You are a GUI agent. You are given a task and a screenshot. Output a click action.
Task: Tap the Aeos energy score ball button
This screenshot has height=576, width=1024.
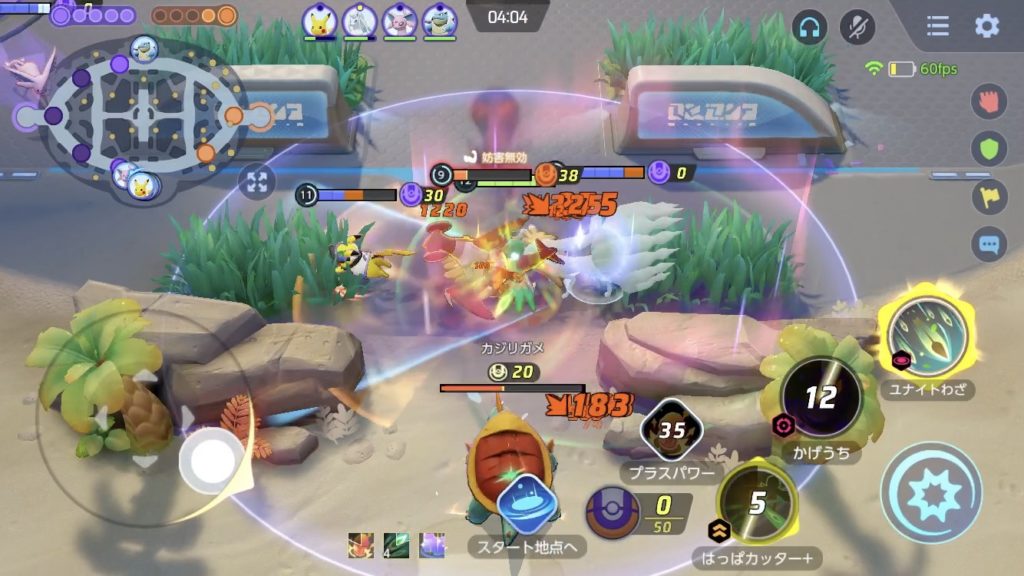pyautogui.click(x=610, y=510)
